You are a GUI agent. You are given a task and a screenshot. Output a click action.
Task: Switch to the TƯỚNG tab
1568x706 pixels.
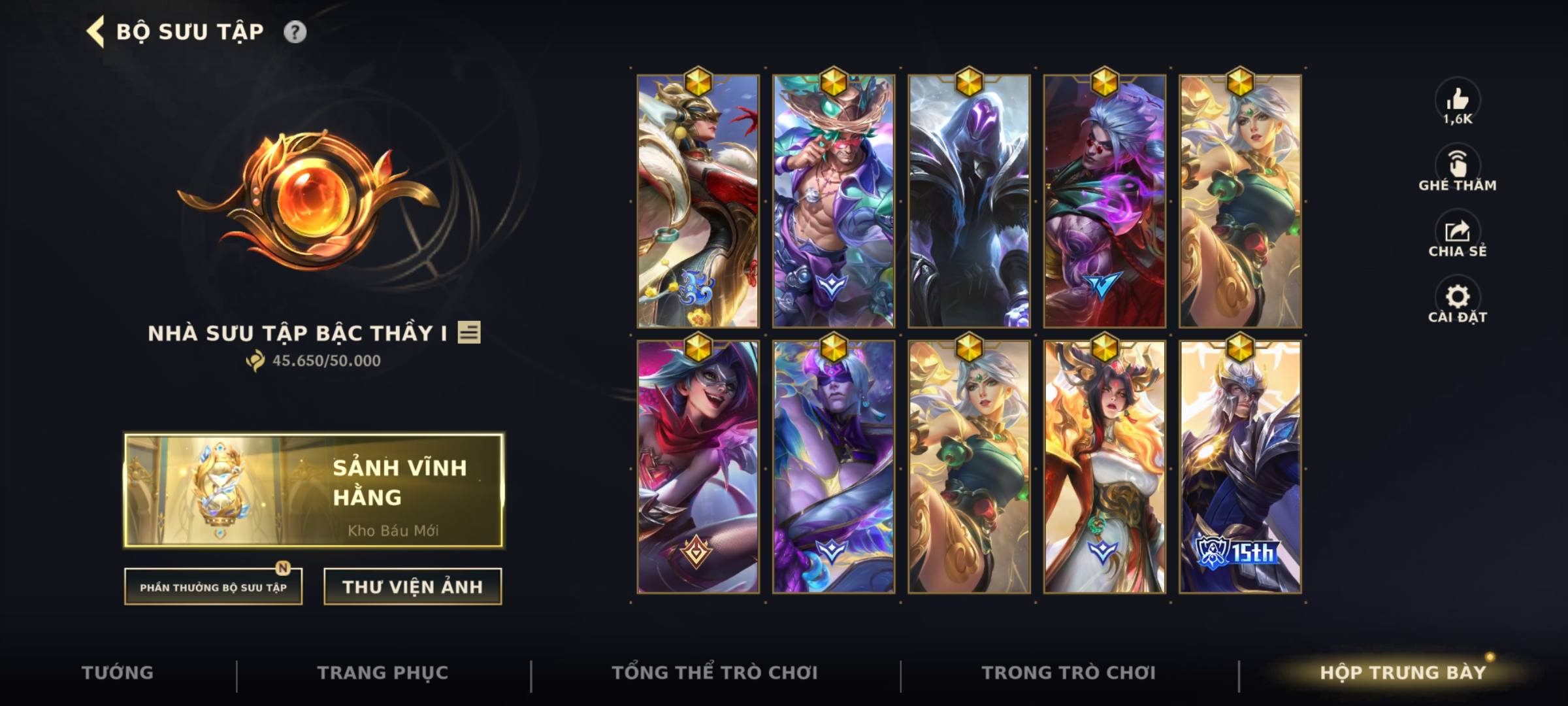pyautogui.click(x=118, y=672)
